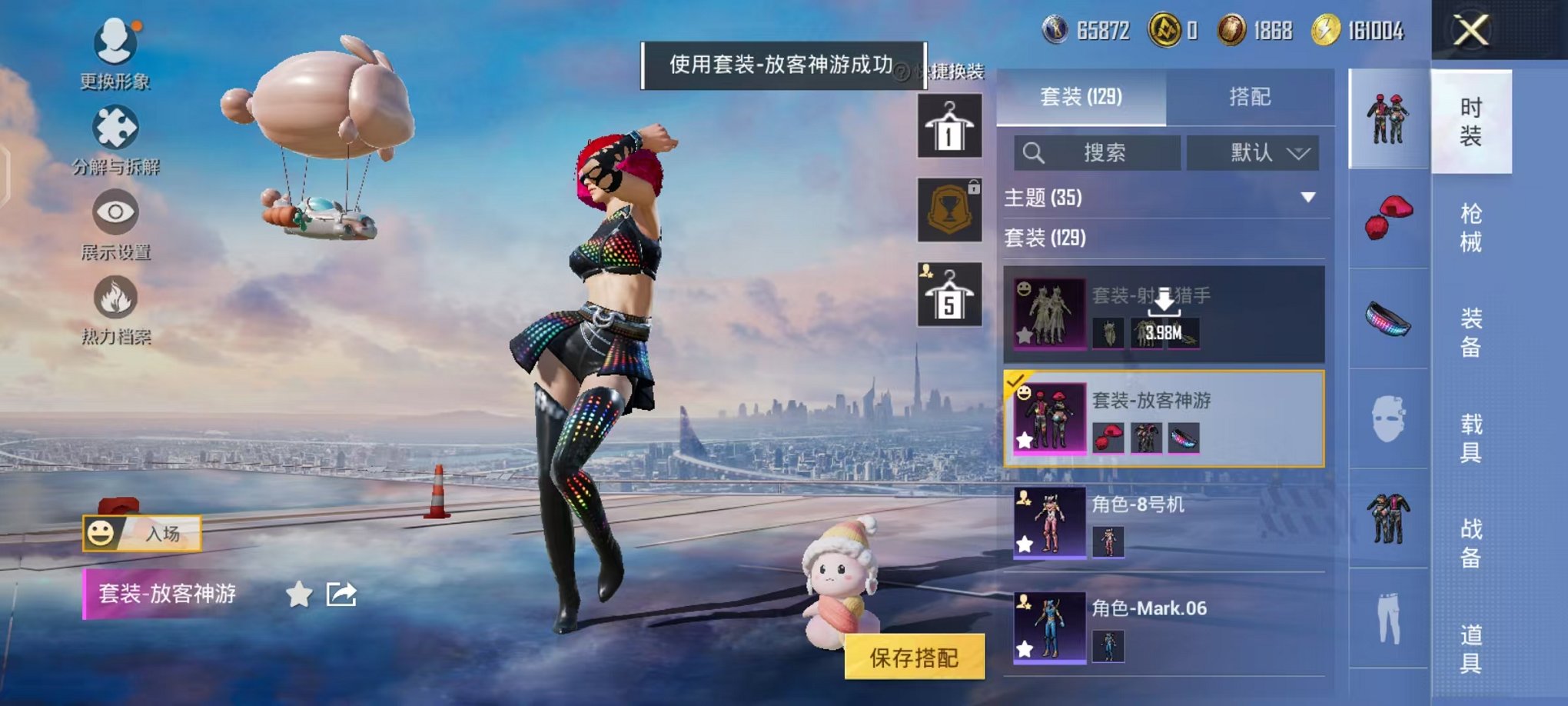Click the red hat equipment slot icon

pyautogui.click(x=1388, y=218)
